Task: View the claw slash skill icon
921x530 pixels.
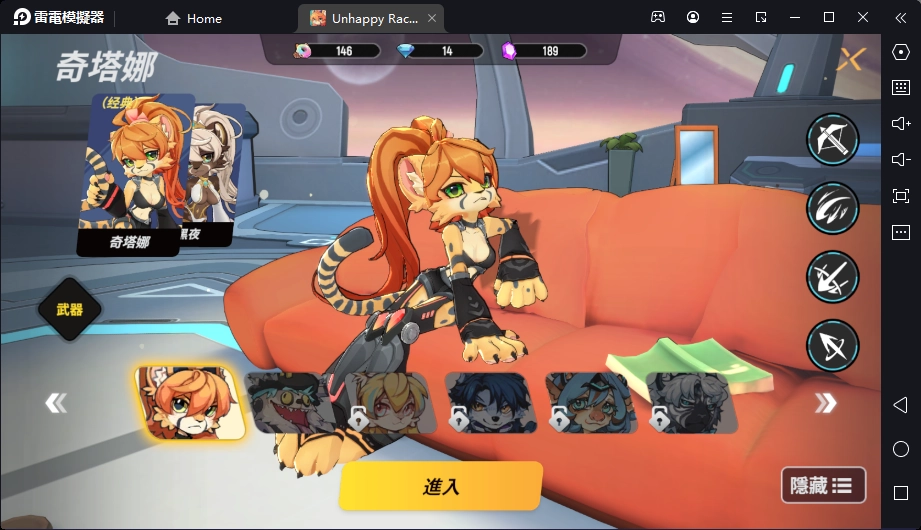Action: click(832, 208)
